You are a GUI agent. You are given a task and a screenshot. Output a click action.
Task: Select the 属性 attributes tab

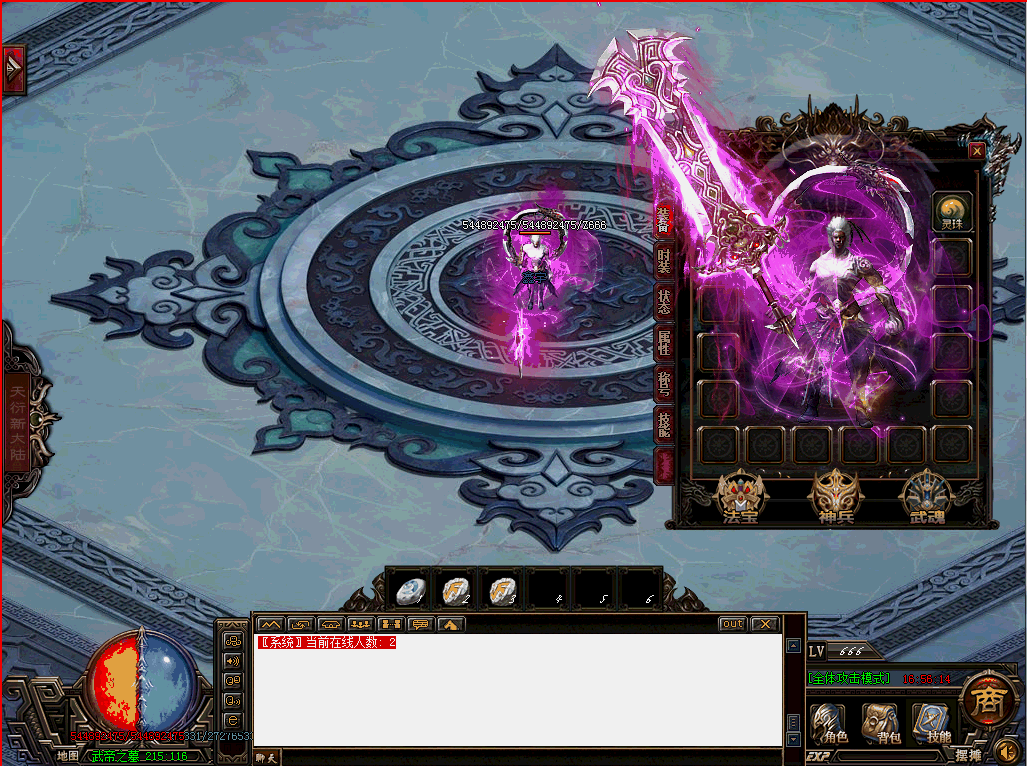click(x=664, y=344)
